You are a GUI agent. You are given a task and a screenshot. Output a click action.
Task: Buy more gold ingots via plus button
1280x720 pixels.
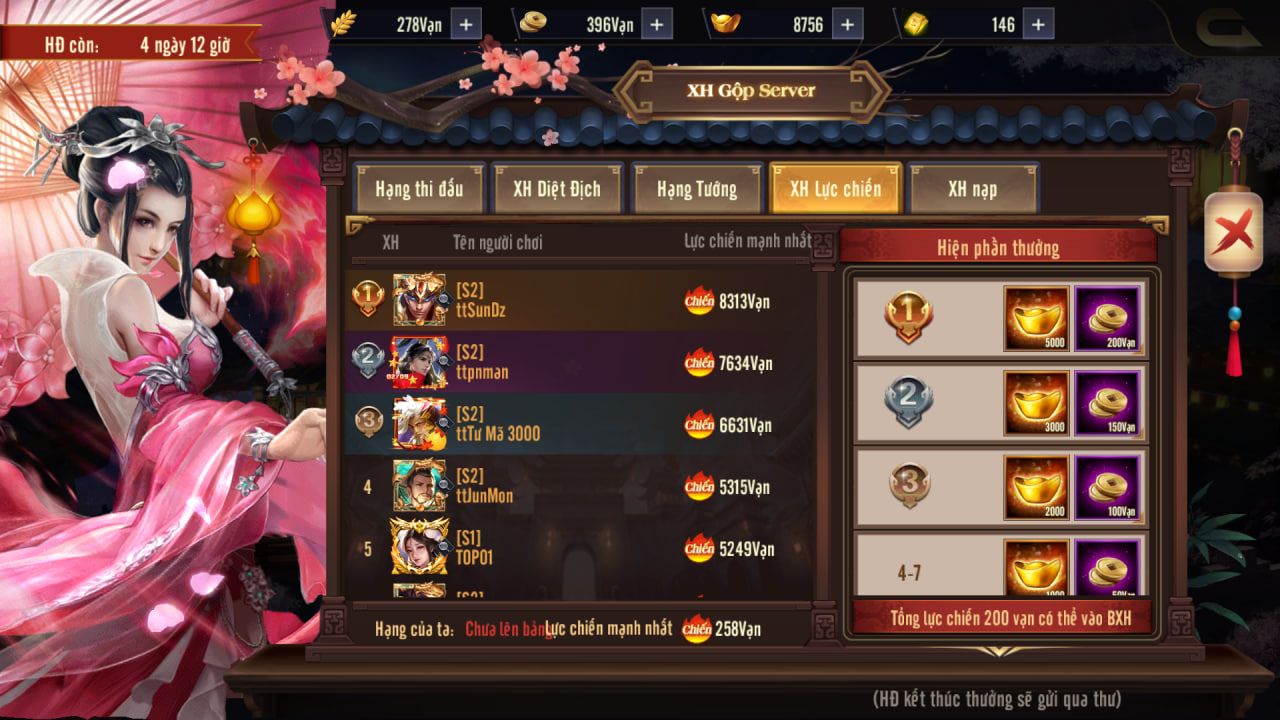tap(846, 24)
